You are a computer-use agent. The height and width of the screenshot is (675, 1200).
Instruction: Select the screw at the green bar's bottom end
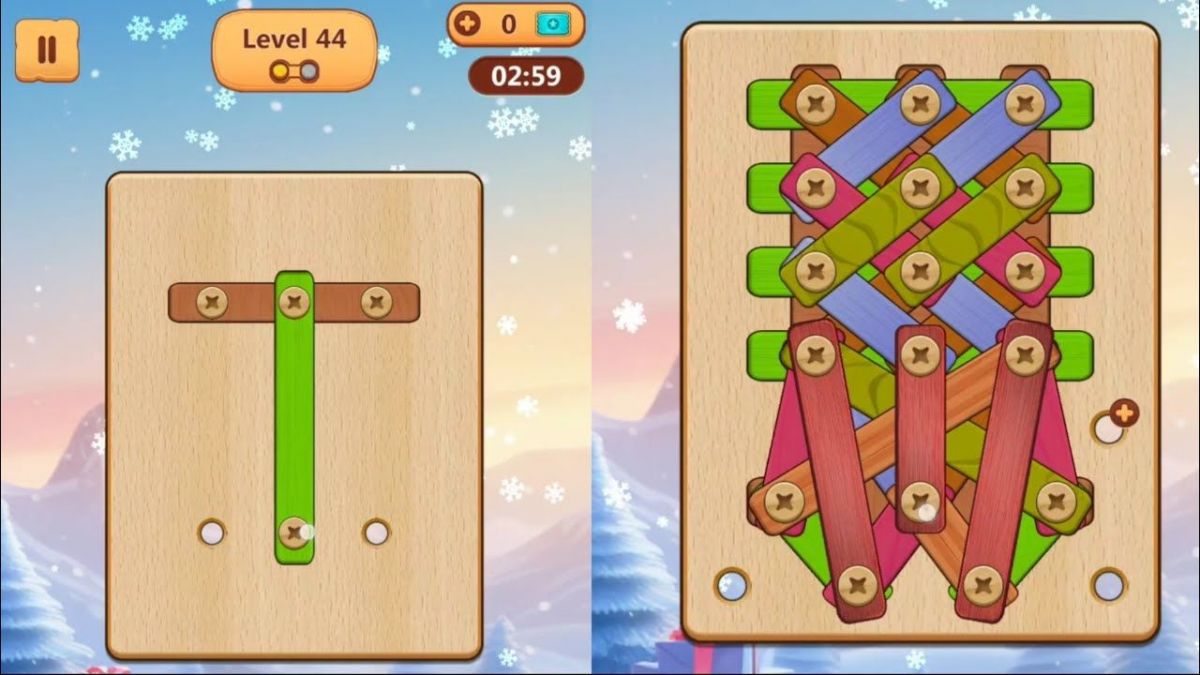coord(293,532)
